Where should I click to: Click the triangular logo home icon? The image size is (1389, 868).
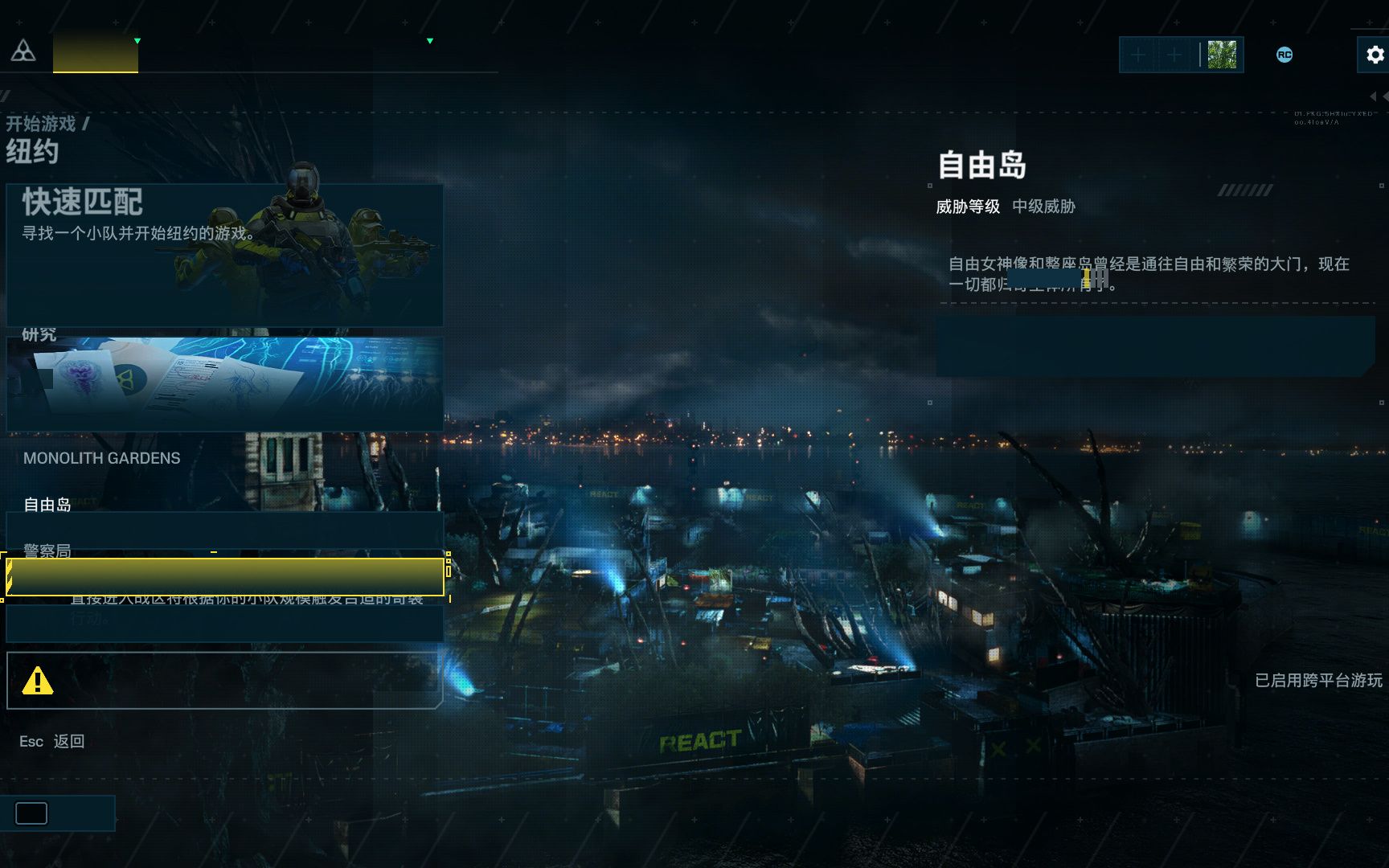(x=23, y=51)
